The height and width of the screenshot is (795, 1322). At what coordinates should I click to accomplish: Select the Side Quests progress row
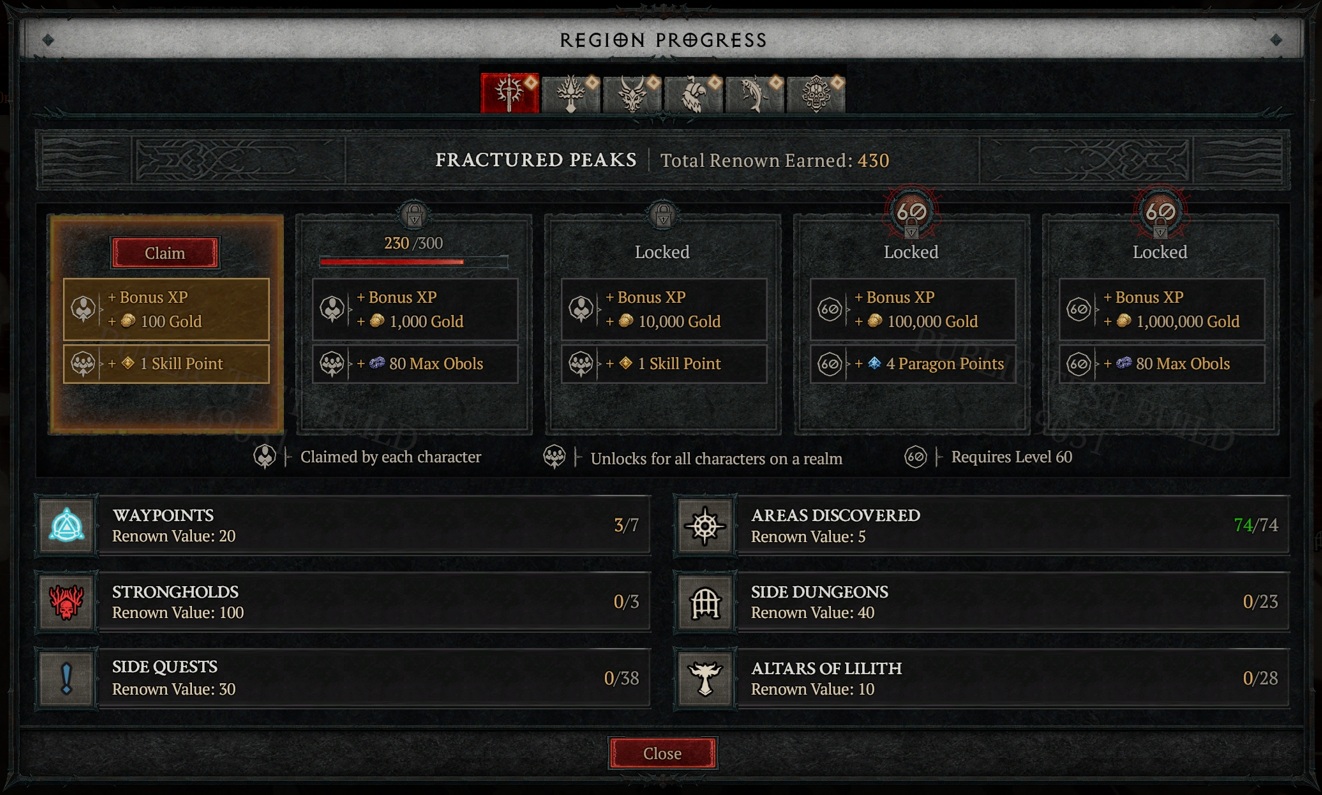pos(344,678)
